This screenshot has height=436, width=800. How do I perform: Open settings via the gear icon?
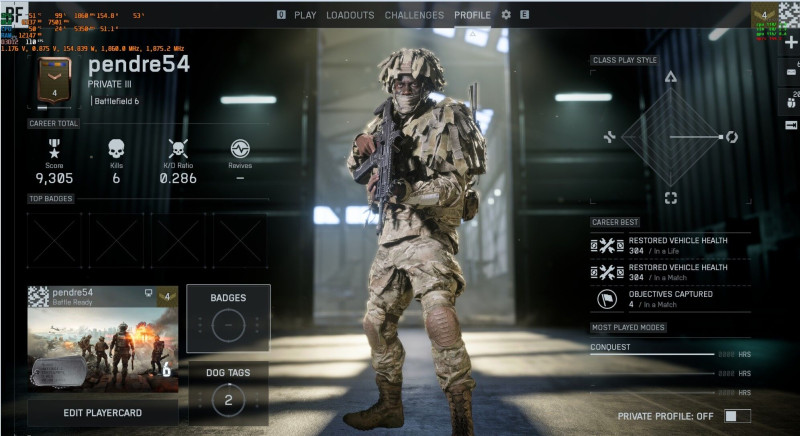(x=506, y=15)
